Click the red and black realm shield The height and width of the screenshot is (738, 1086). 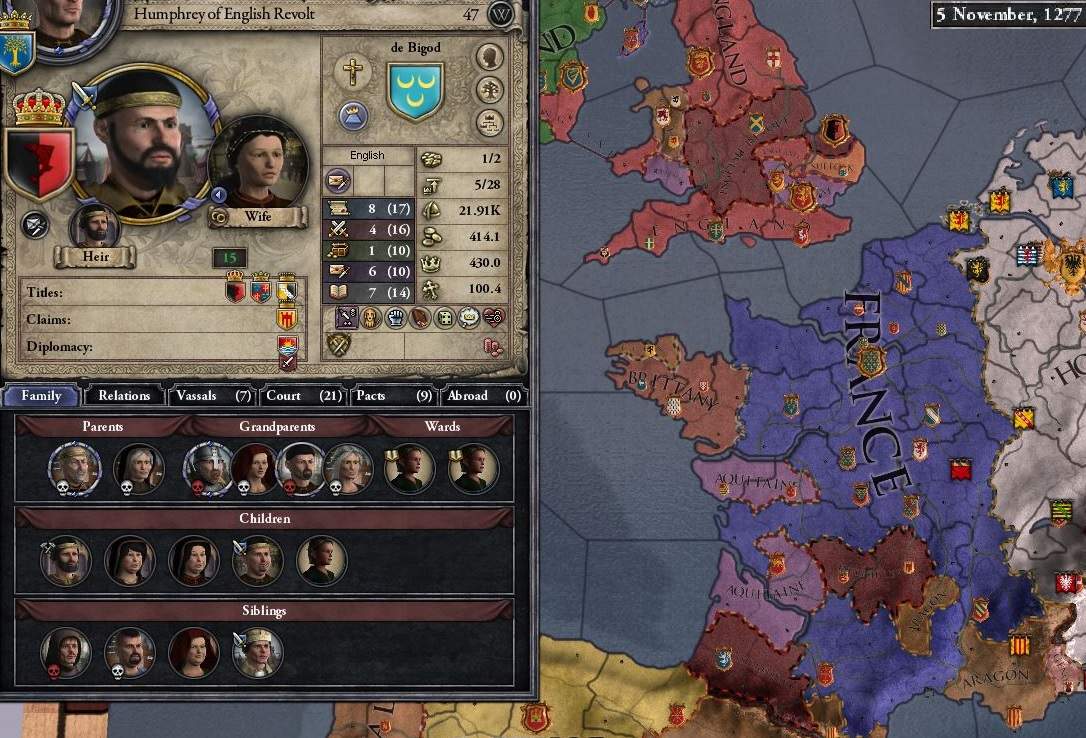(40, 162)
